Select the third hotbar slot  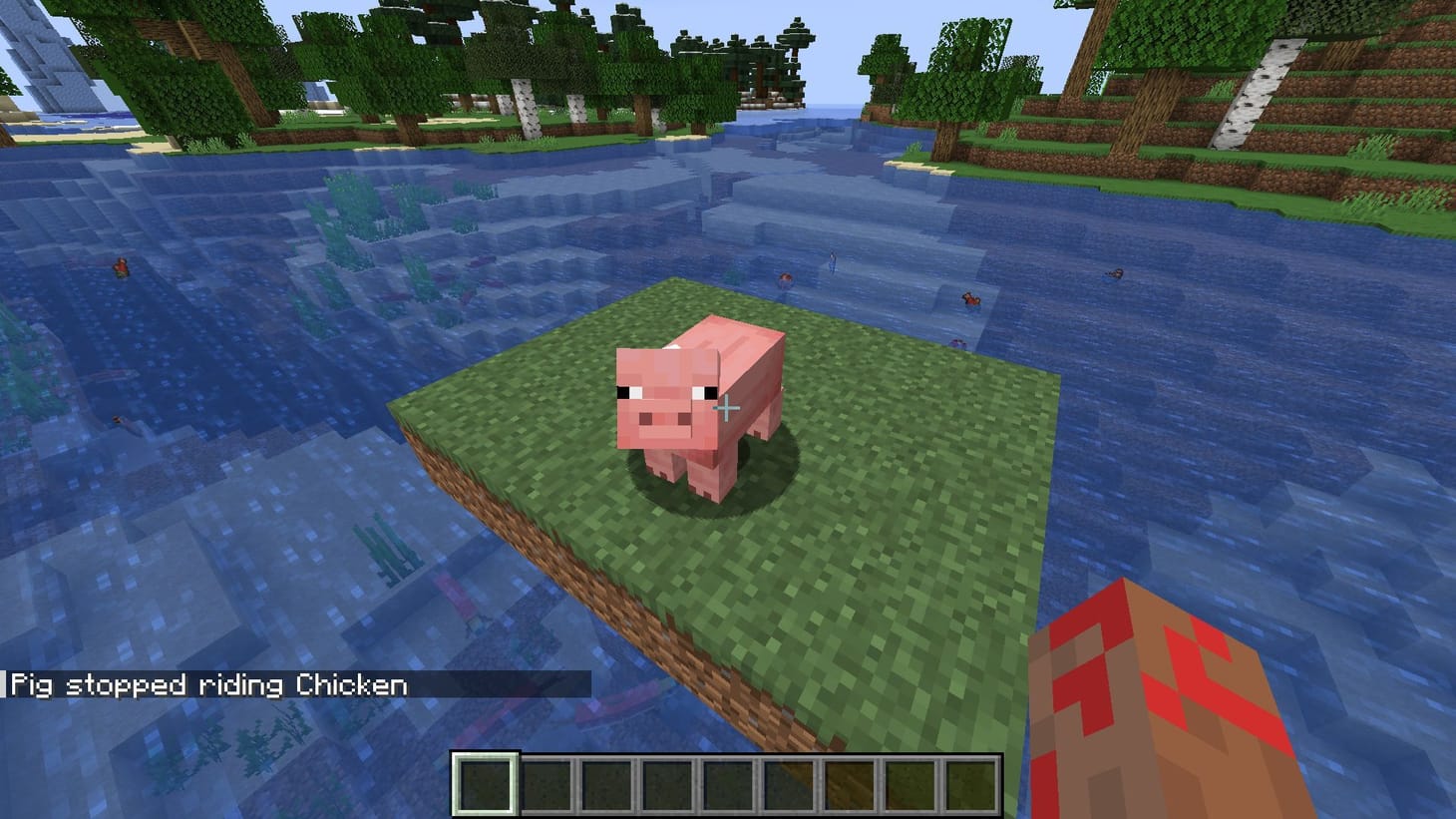point(606,783)
